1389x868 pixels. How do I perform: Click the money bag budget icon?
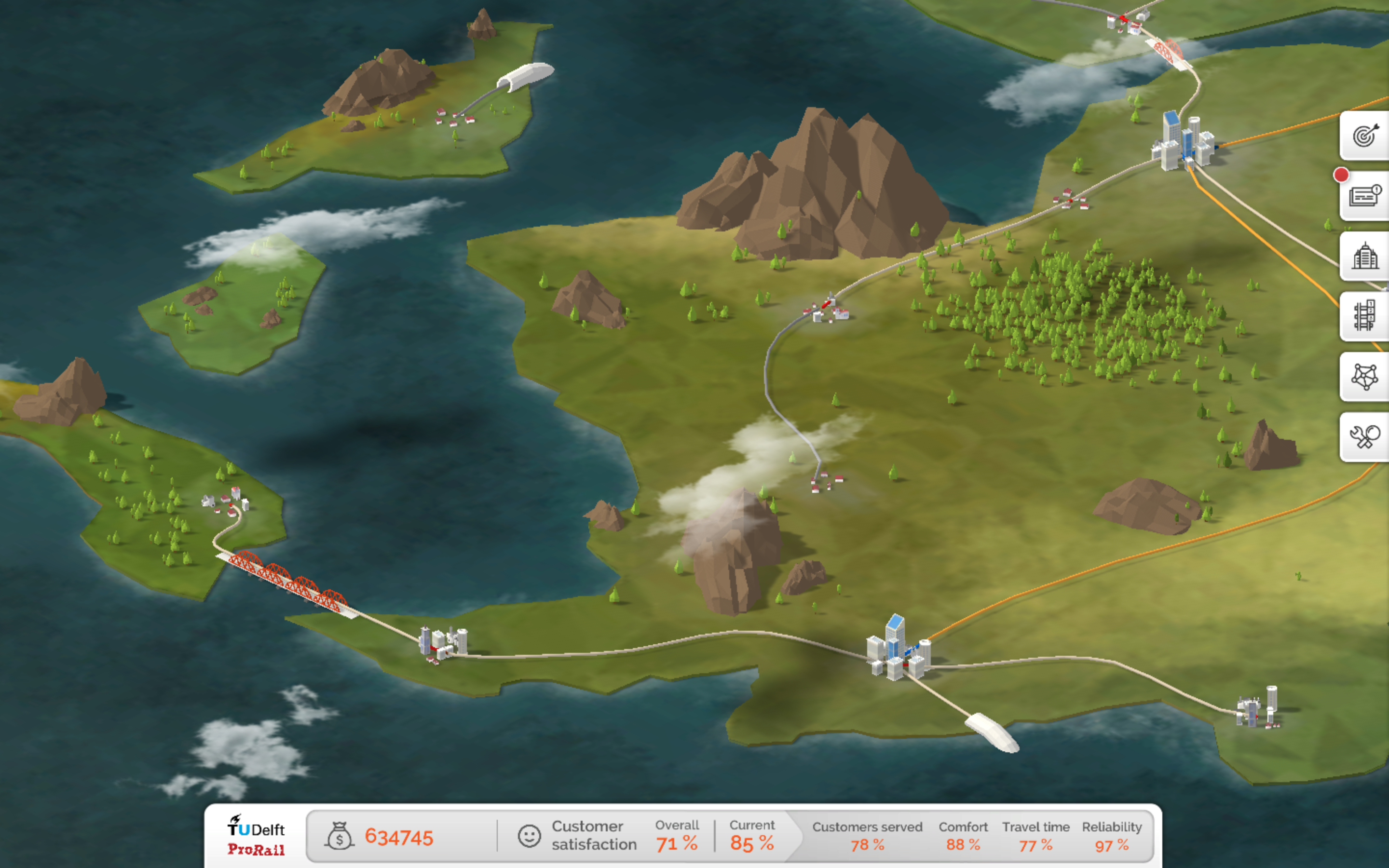tap(339, 837)
